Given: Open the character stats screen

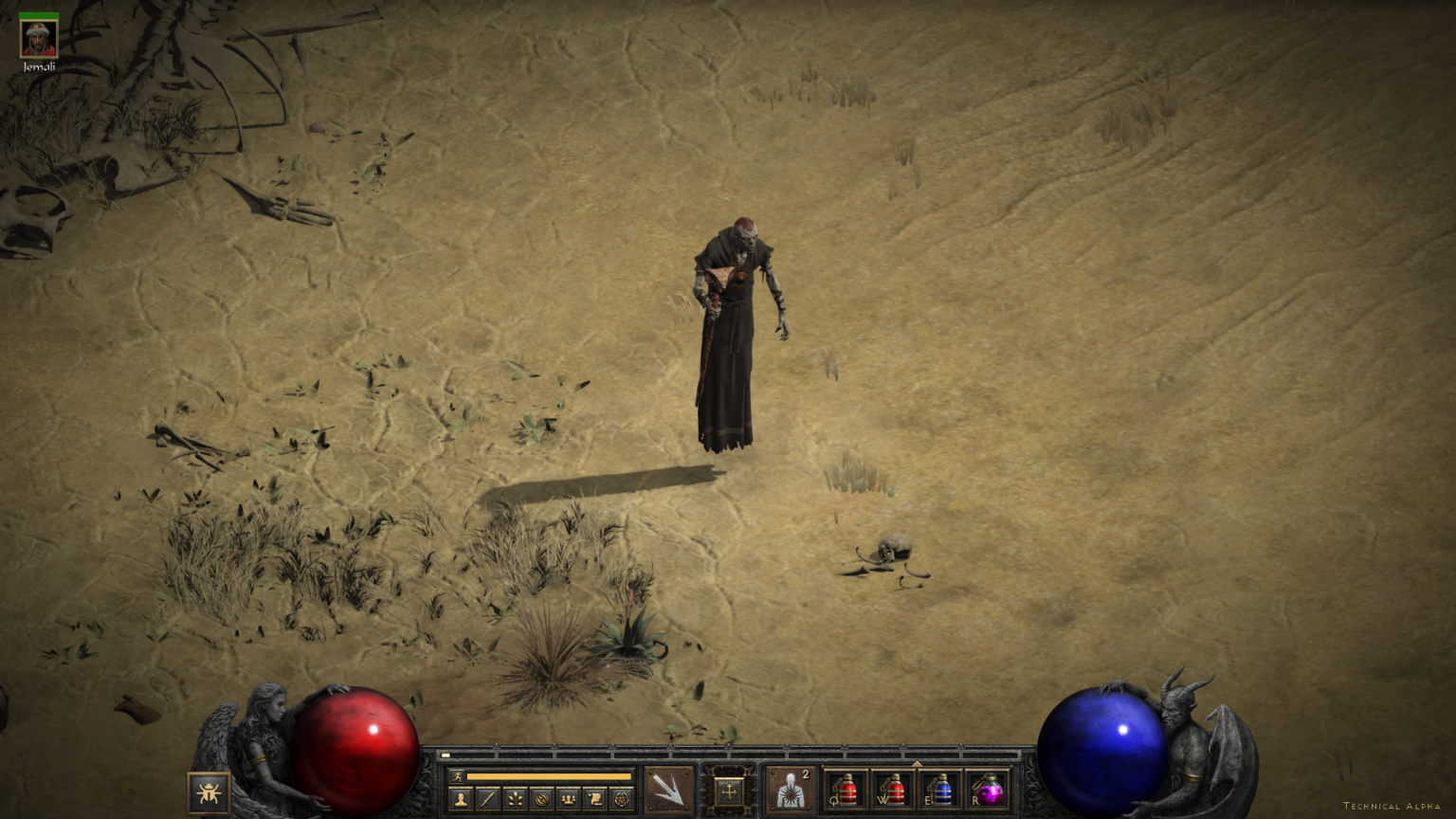Looking at the screenshot, I should (x=461, y=799).
